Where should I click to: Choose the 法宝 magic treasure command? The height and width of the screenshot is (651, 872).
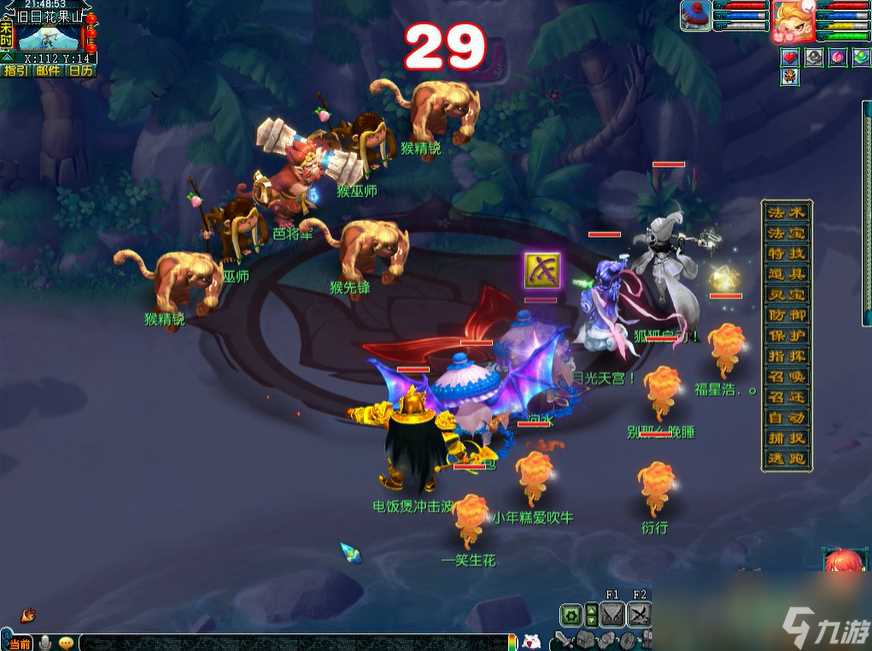[x=787, y=233]
